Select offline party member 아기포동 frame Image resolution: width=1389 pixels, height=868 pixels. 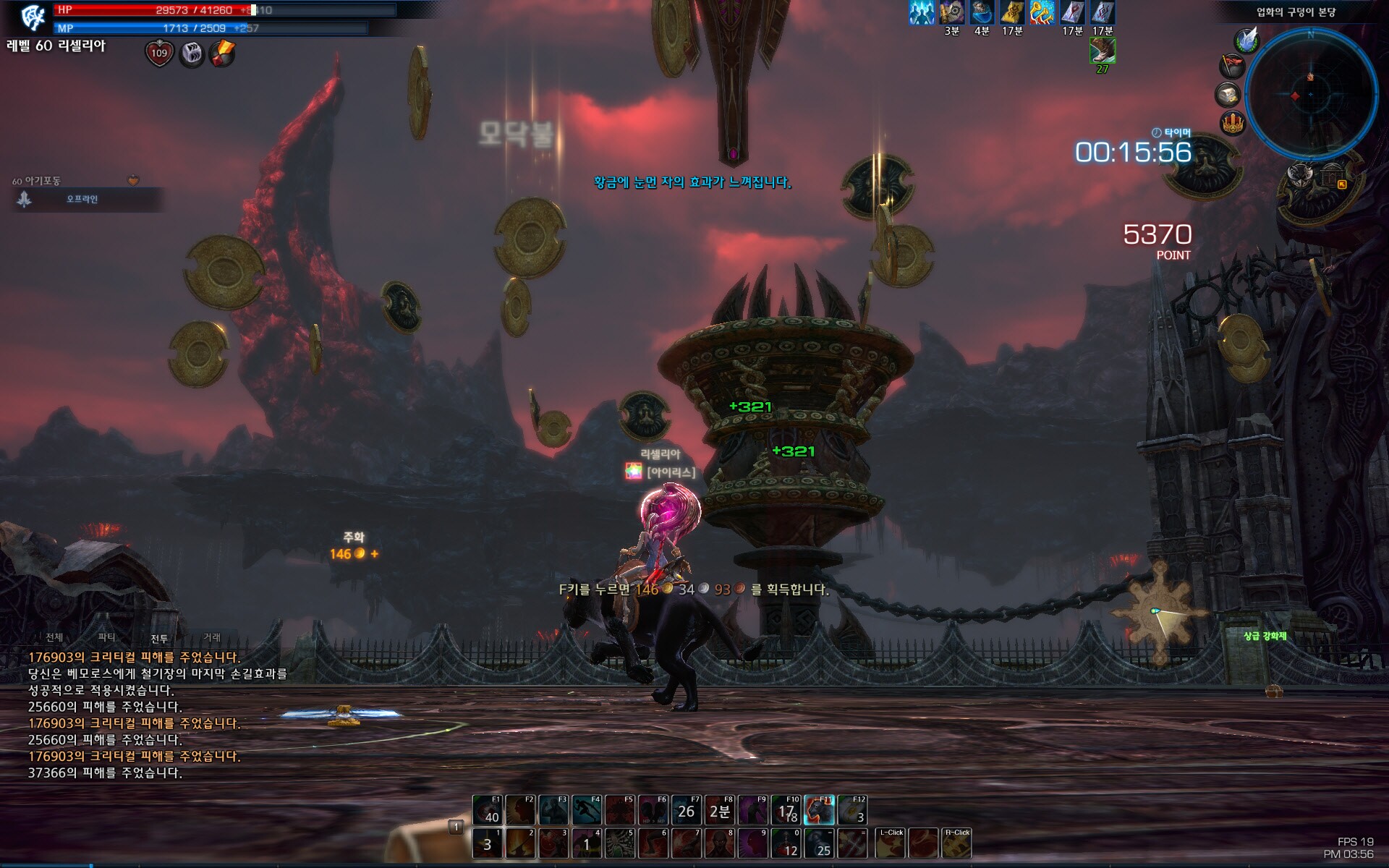point(81,199)
